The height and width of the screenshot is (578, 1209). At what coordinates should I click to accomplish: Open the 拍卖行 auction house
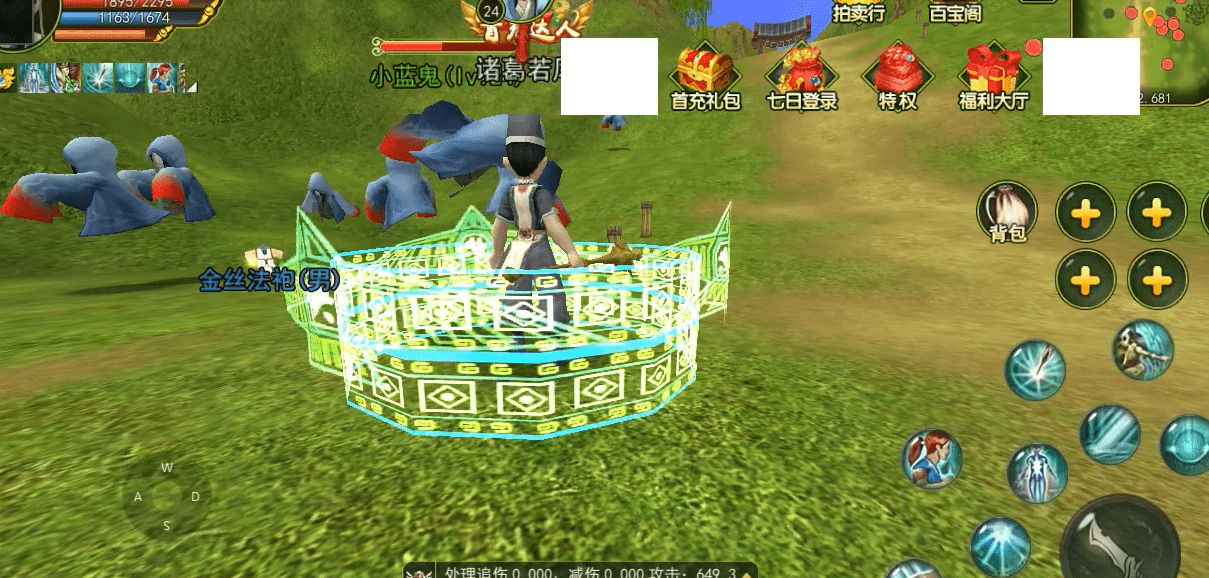tap(858, 13)
